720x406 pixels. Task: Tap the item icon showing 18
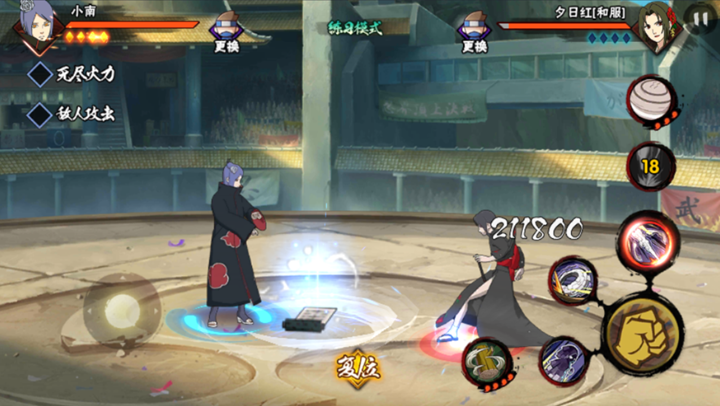(650, 166)
